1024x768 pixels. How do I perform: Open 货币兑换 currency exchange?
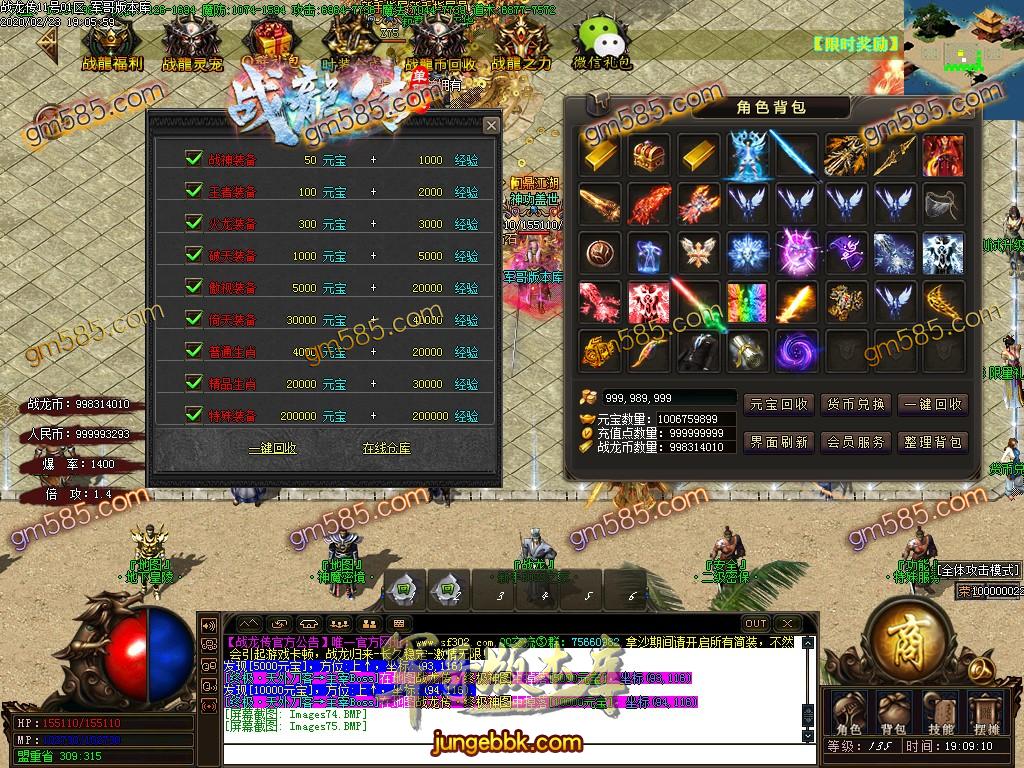point(856,404)
